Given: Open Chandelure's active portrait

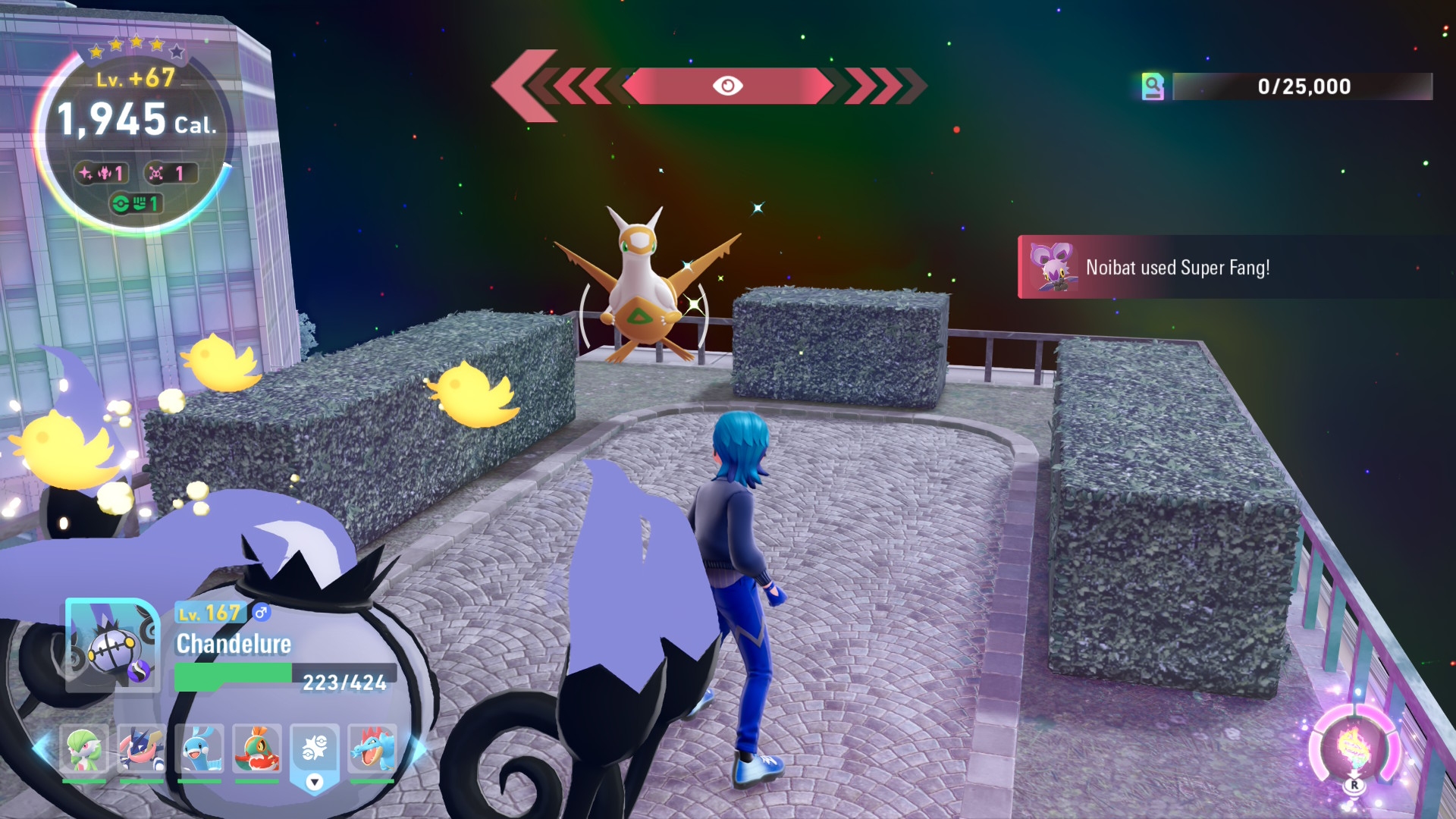Looking at the screenshot, I should (112, 645).
